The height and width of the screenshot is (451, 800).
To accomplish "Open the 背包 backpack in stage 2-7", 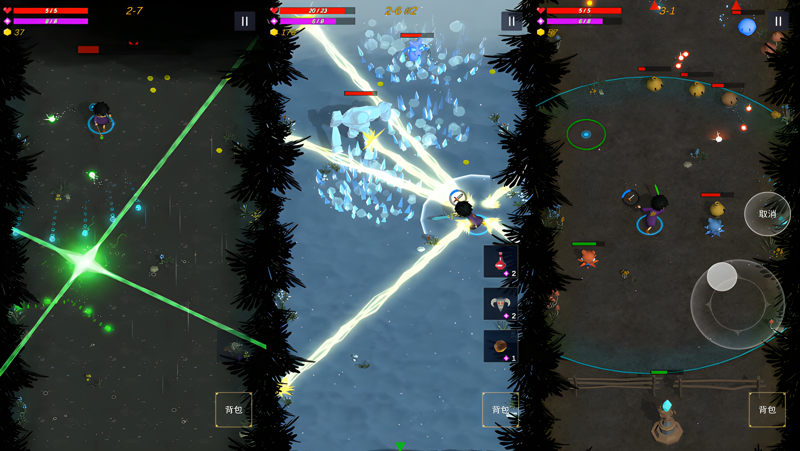I will (x=234, y=410).
